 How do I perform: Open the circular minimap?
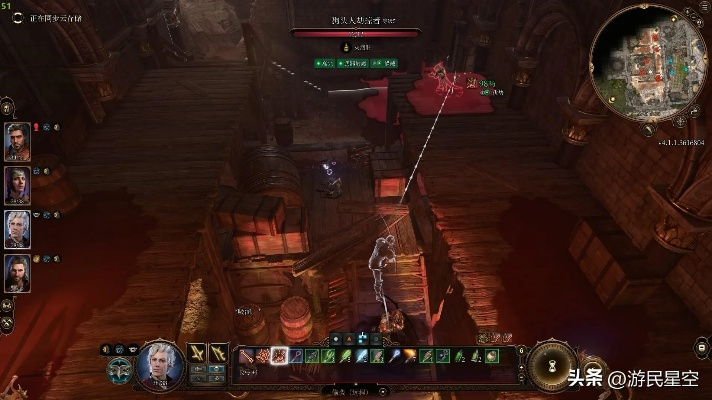[x=638, y=66]
